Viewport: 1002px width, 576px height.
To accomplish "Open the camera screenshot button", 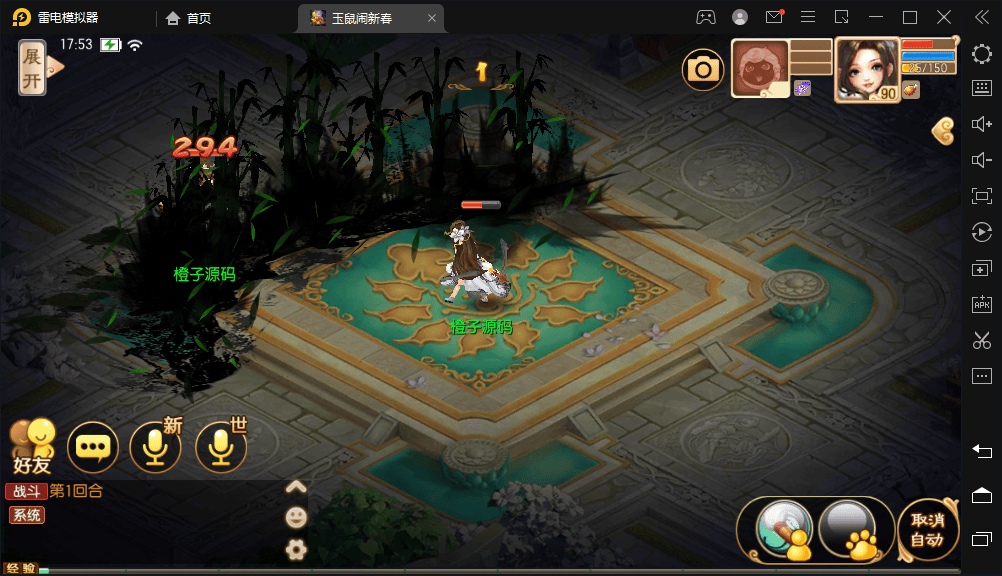I will [x=703, y=69].
